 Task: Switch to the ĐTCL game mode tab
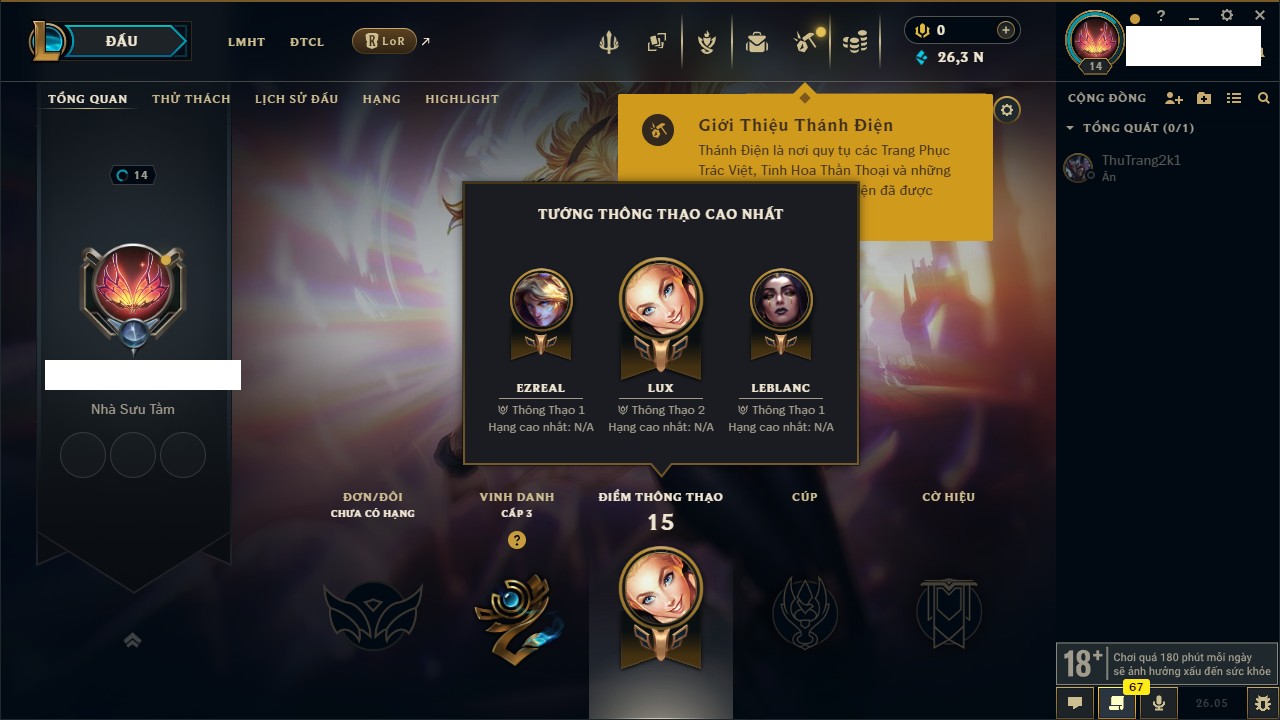click(307, 42)
